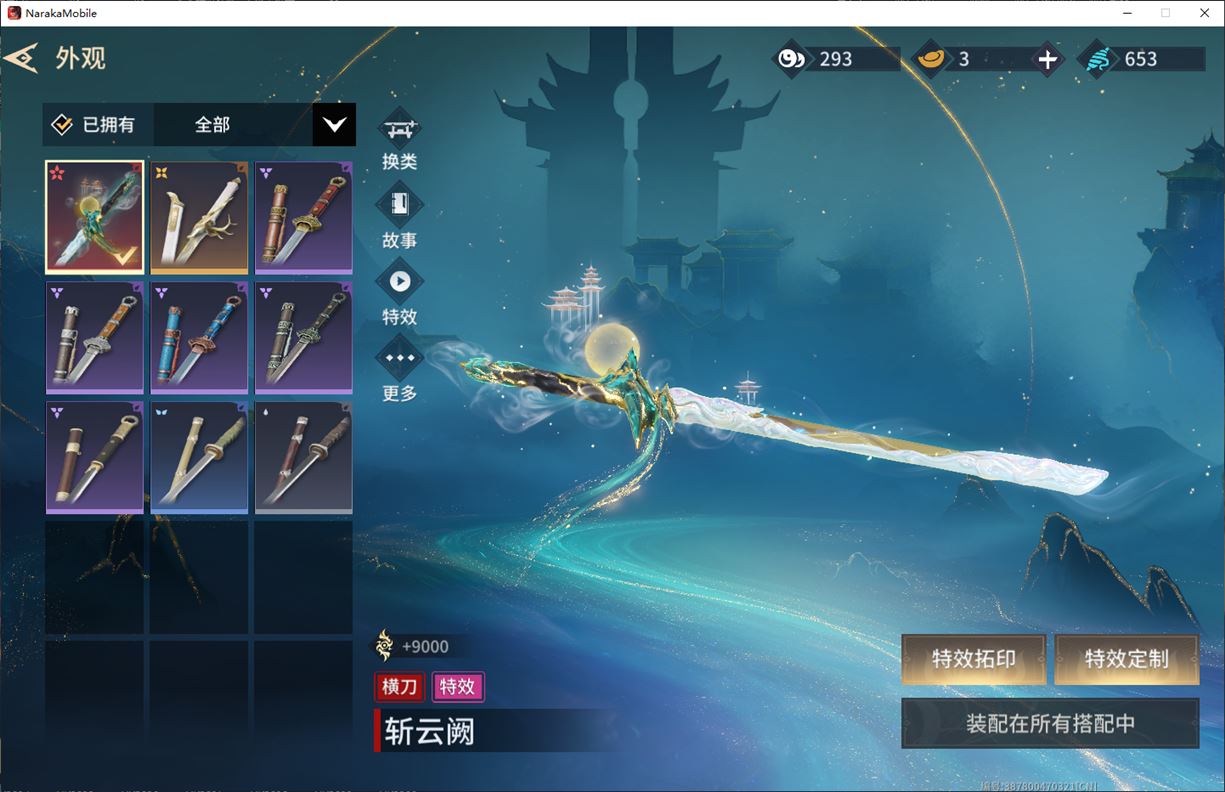Select the olive-handled blade on blue background
1225x792 pixels.
(199, 457)
